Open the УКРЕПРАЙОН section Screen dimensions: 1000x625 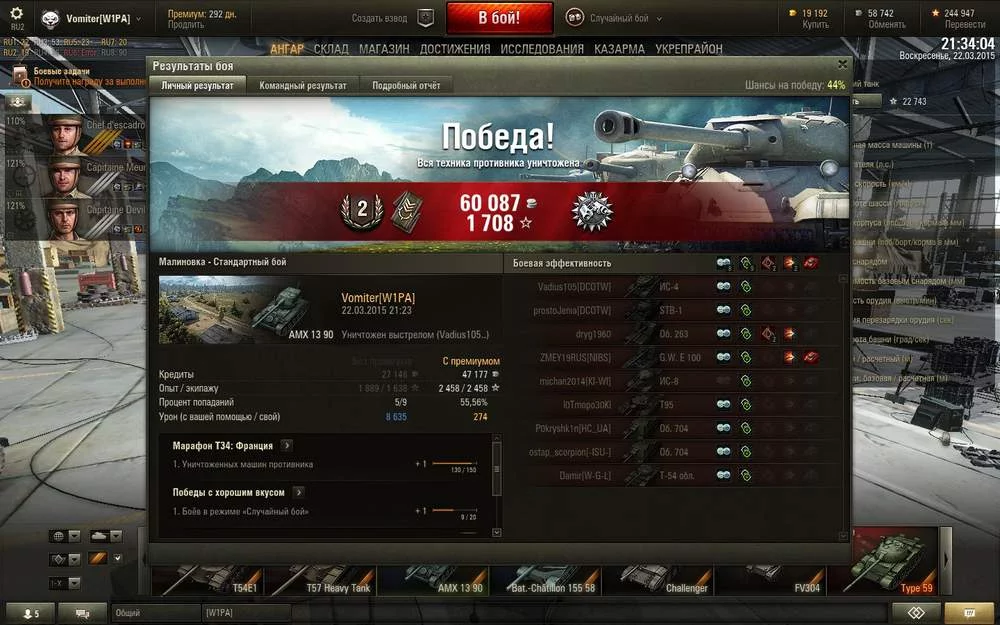(x=689, y=48)
